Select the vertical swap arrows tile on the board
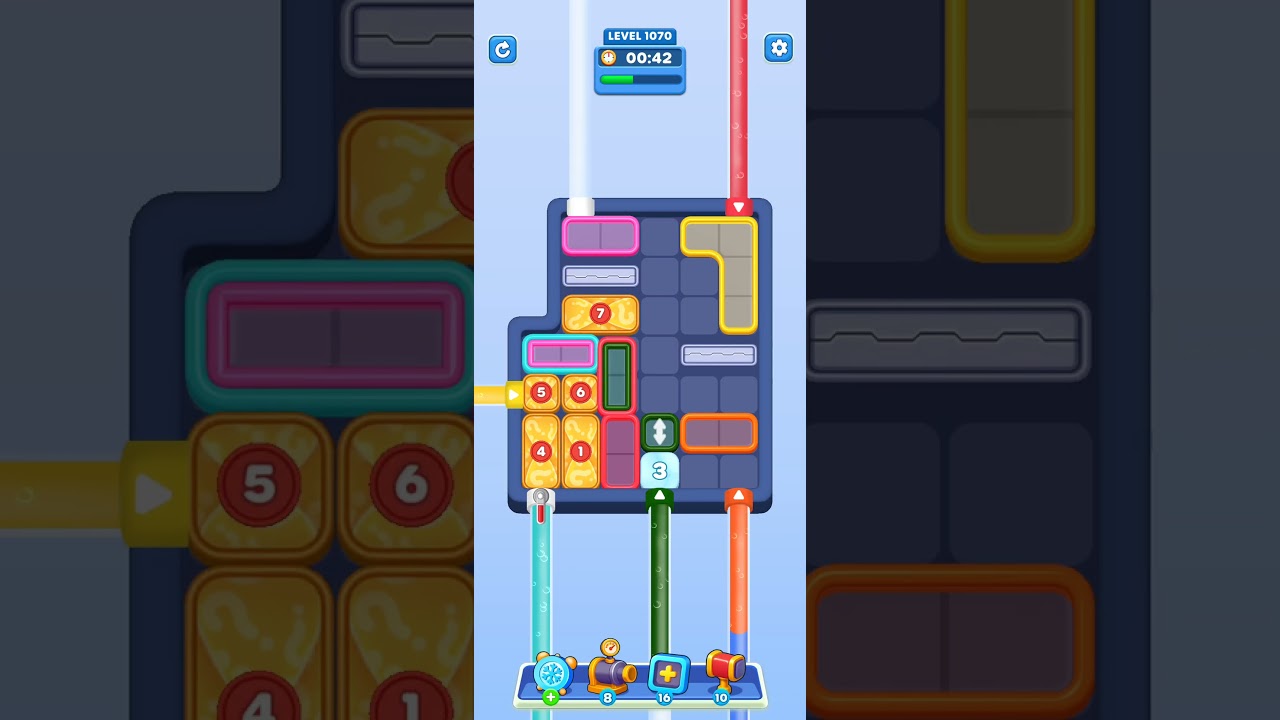 [660, 432]
